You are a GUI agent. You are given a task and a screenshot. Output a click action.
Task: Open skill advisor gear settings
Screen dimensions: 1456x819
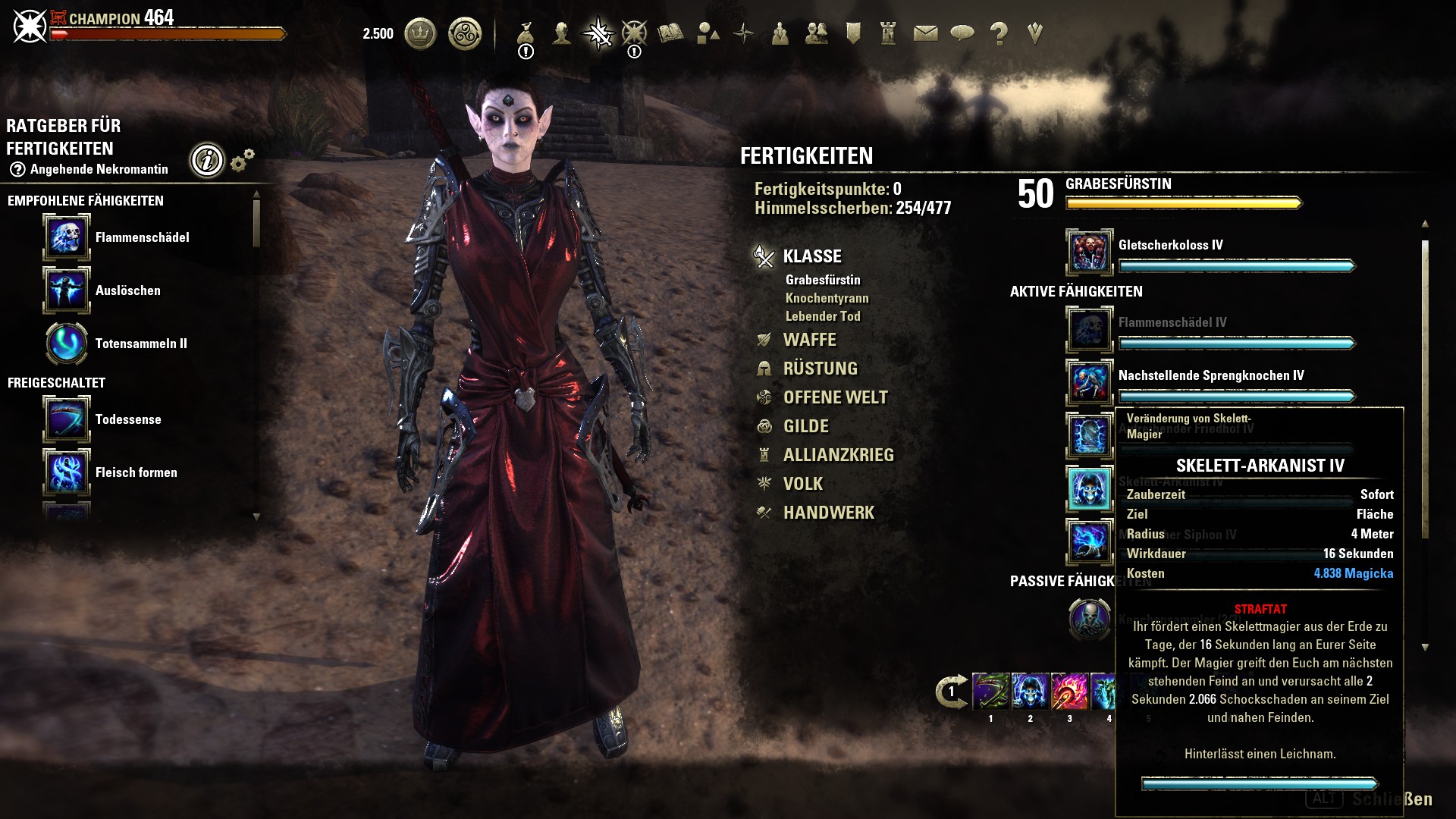click(242, 160)
